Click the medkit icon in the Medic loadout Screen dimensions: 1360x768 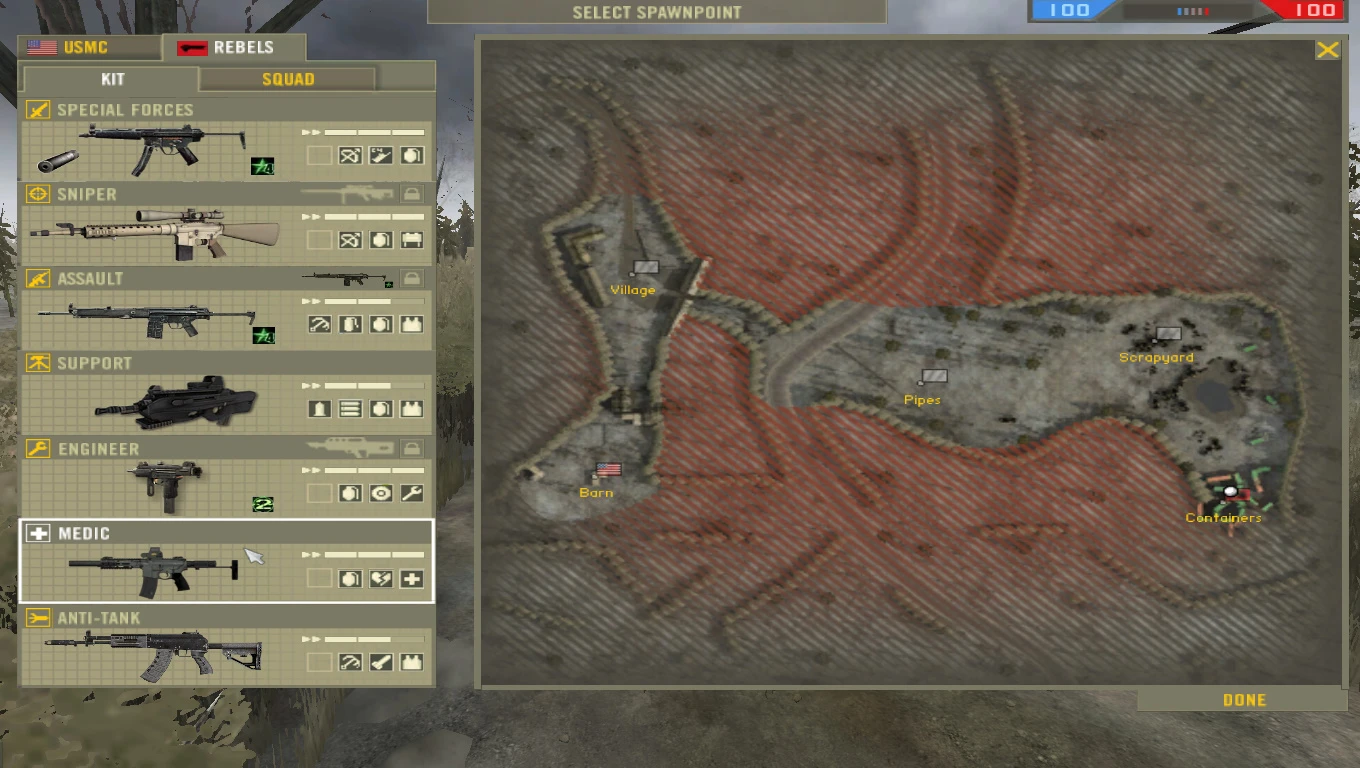(411, 578)
